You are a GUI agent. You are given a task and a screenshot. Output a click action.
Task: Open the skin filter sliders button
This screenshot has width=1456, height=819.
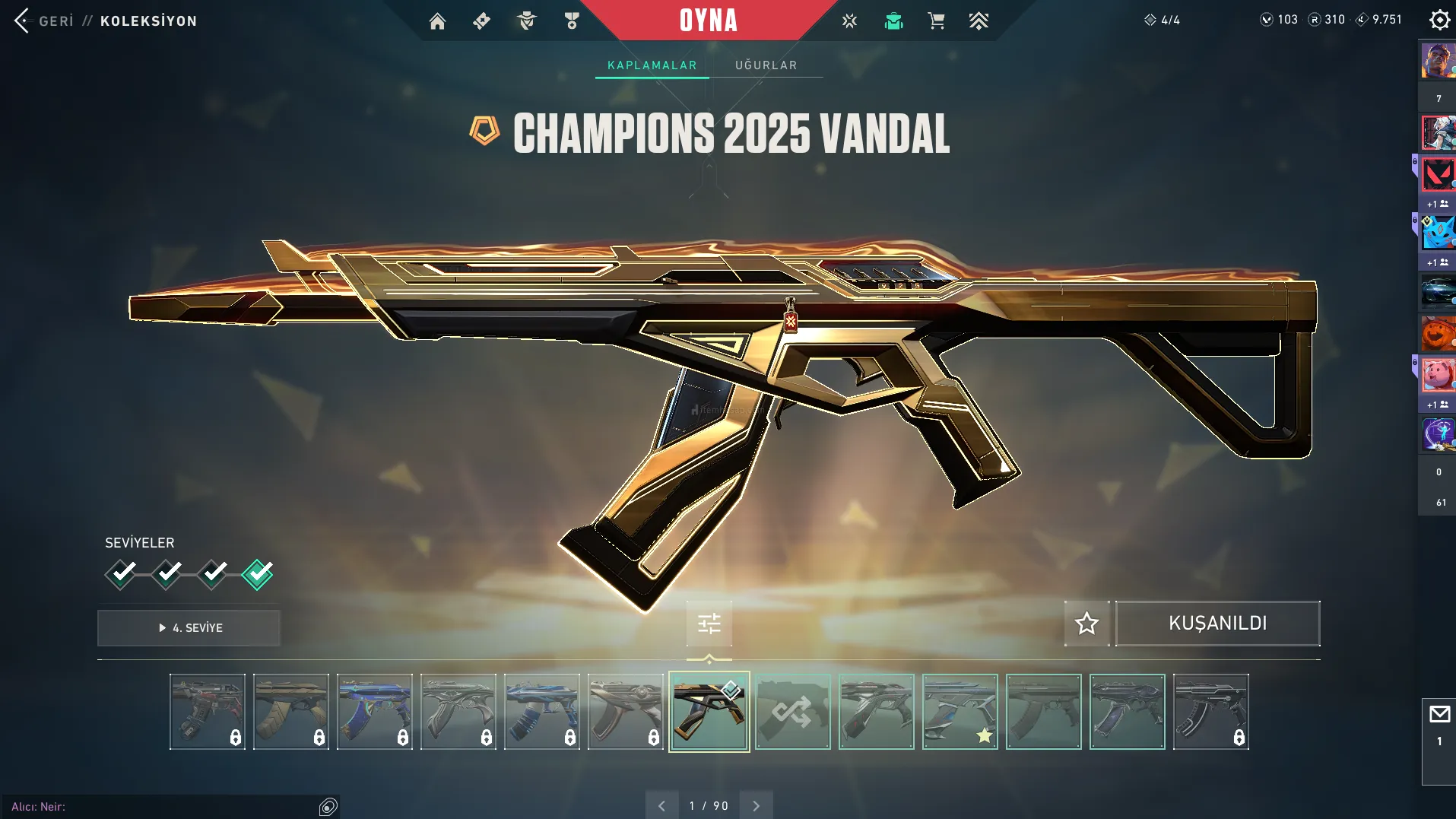point(709,624)
